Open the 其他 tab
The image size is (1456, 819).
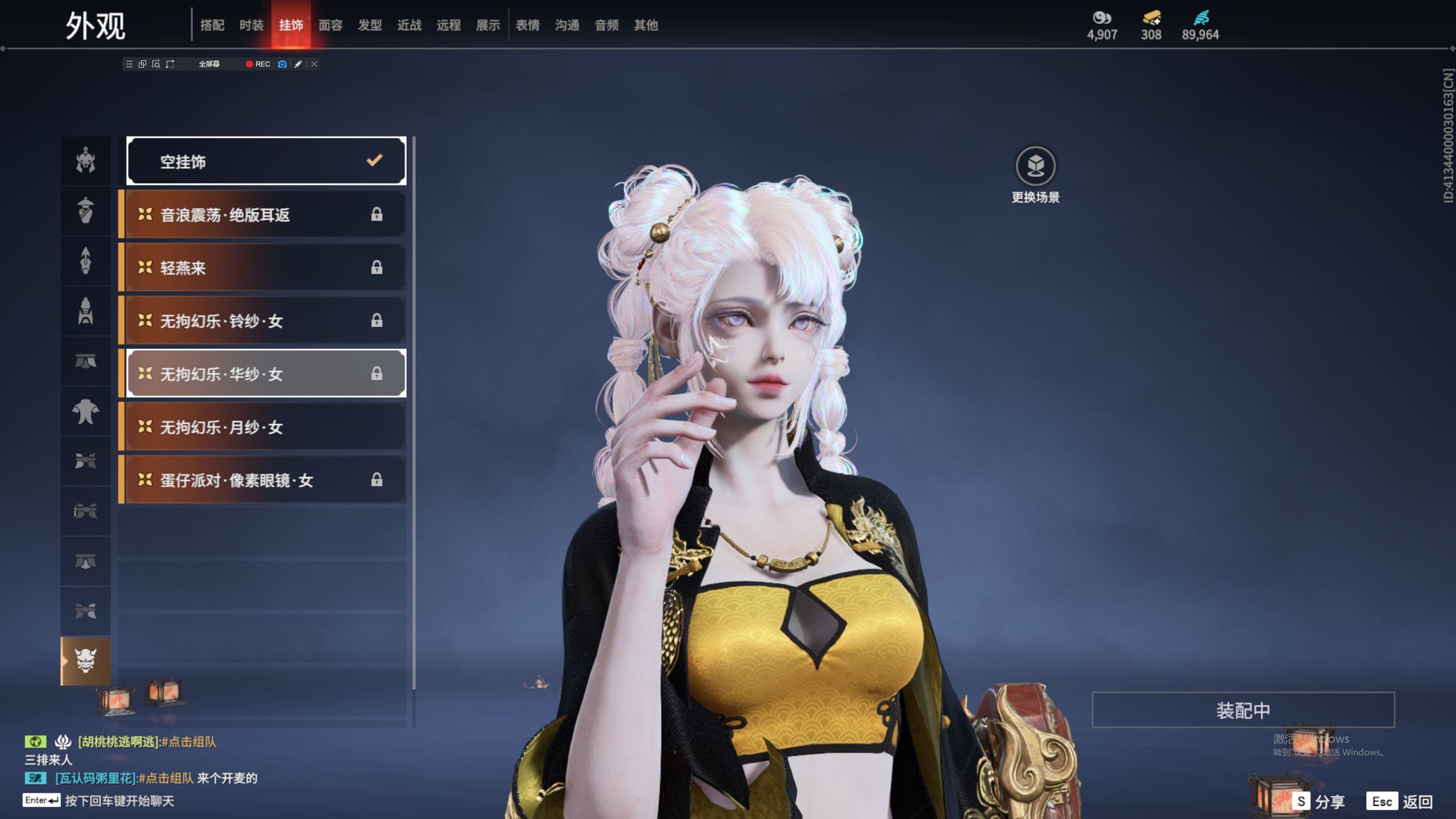(x=646, y=25)
